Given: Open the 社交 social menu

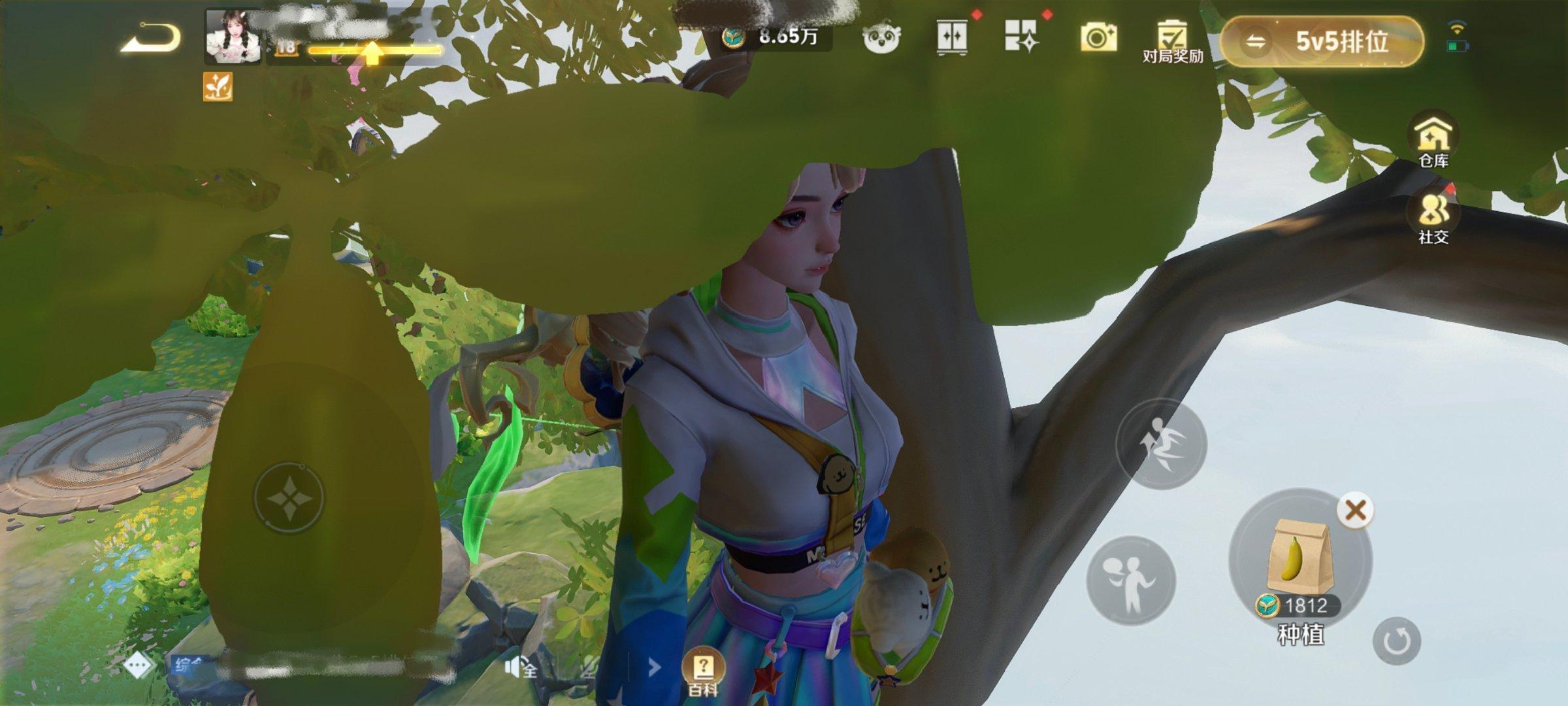Looking at the screenshot, I should 1433,217.
